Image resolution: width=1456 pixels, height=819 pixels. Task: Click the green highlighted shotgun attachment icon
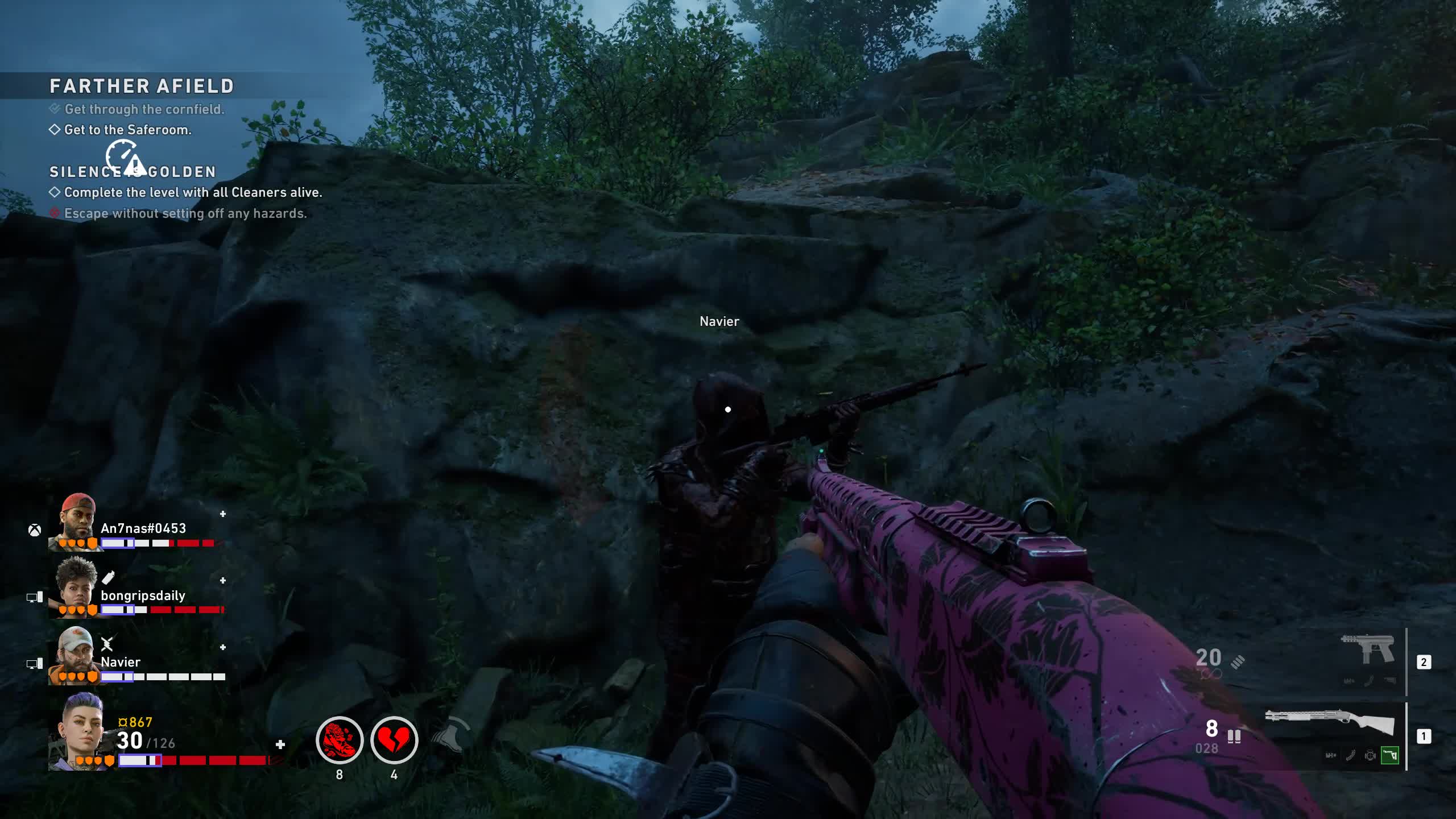pyautogui.click(x=1389, y=755)
